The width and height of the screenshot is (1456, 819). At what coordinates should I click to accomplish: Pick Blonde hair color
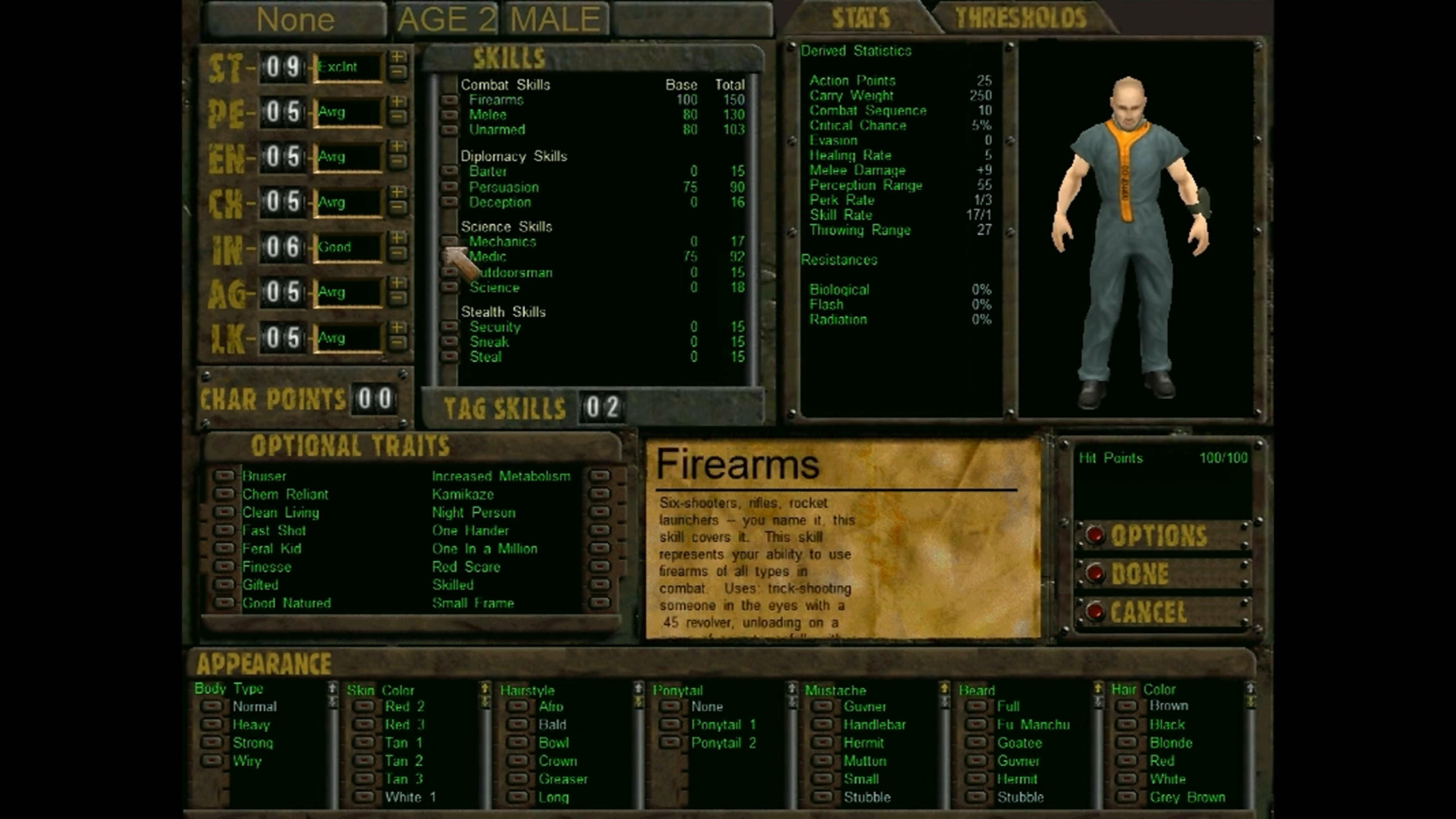click(x=1128, y=743)
